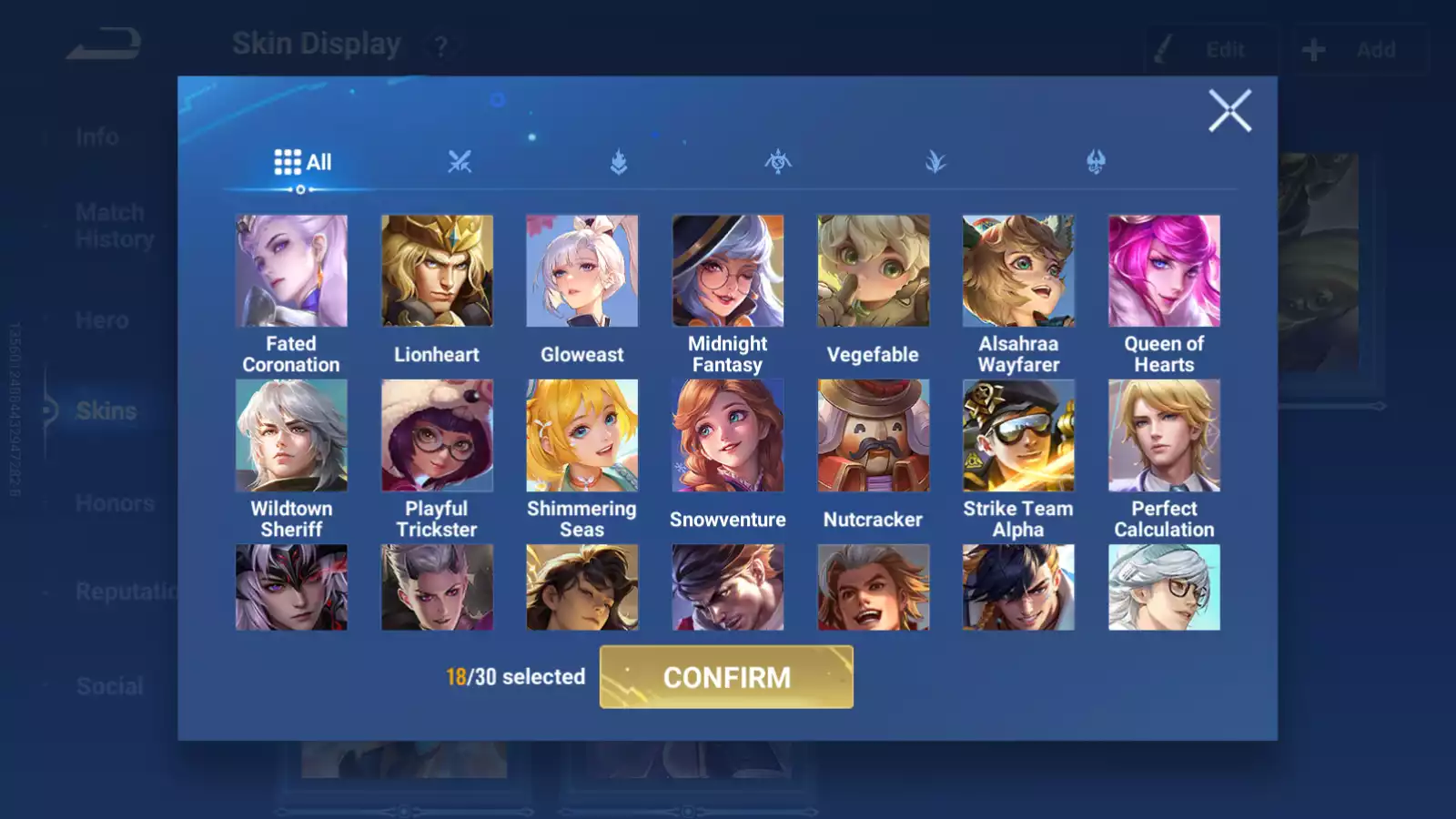Switch to the All skins tab
The width and height of the screenshot is (1456, 819).
pos(303,162)
